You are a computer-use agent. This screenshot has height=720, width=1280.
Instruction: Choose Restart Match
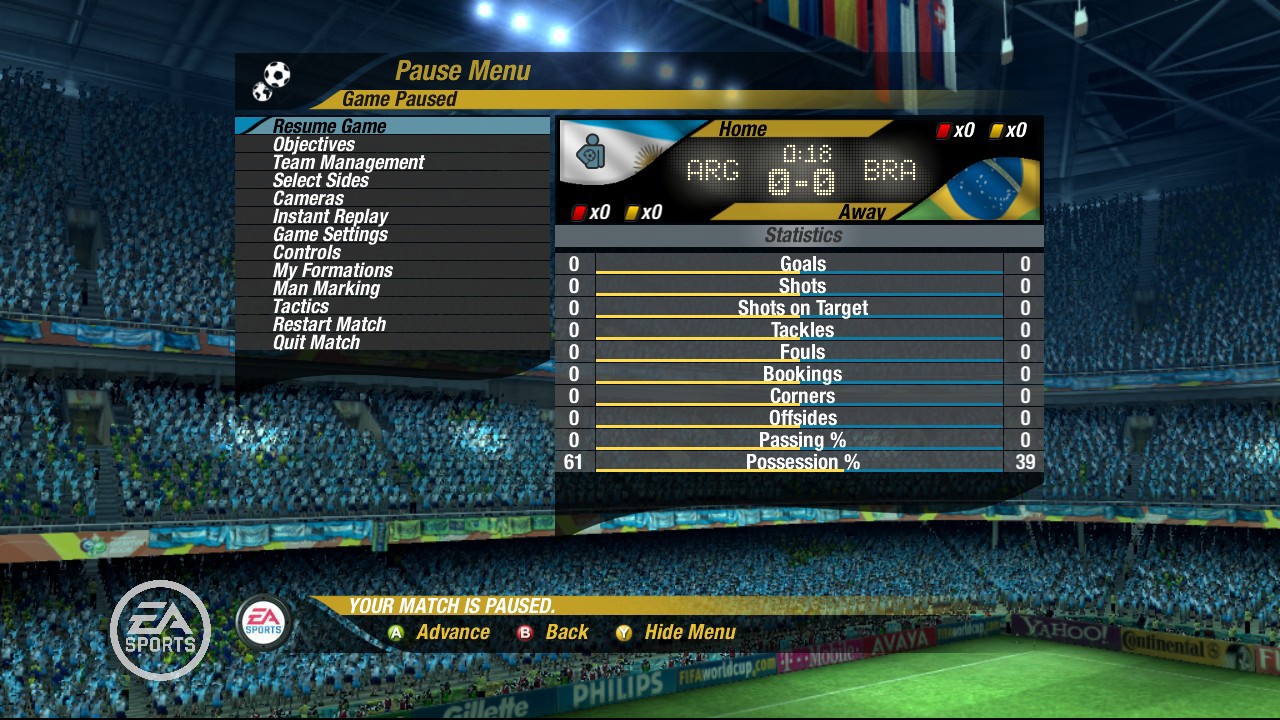329,324
